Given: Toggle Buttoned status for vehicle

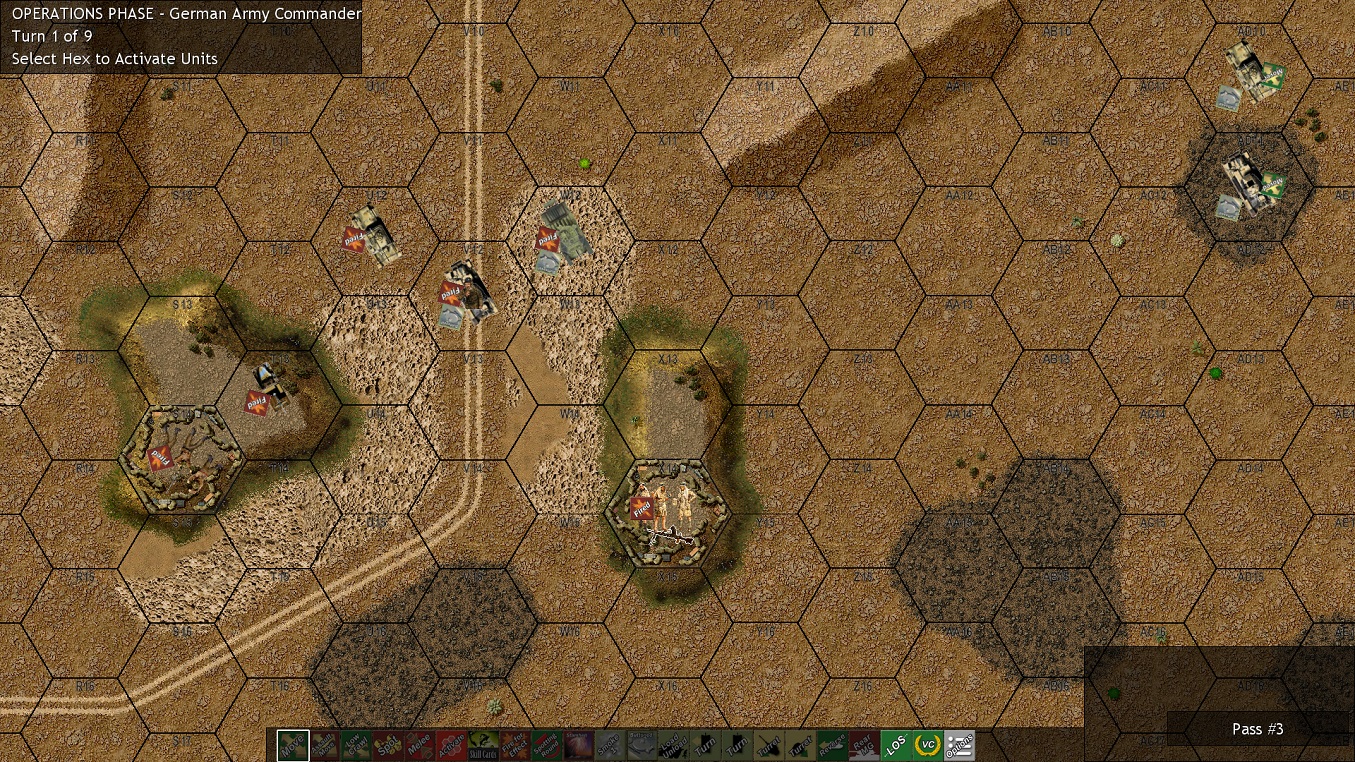Looking at the screenshot, I should coord(642,745).
